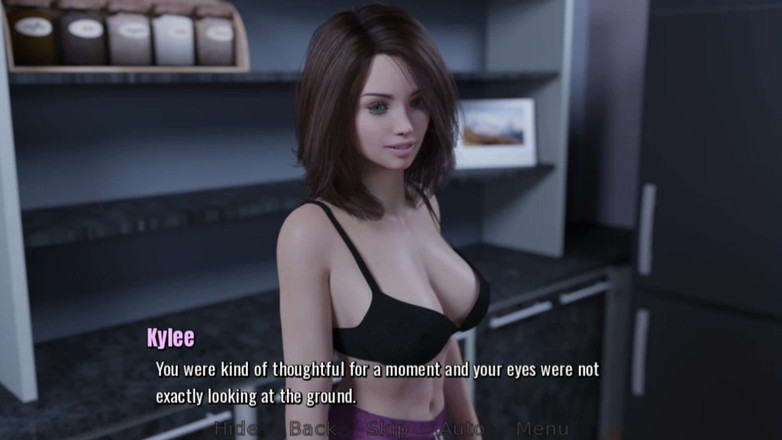782x440 pixels.
Task: Toggle Auto advance mode
Action: pos(463,429)
